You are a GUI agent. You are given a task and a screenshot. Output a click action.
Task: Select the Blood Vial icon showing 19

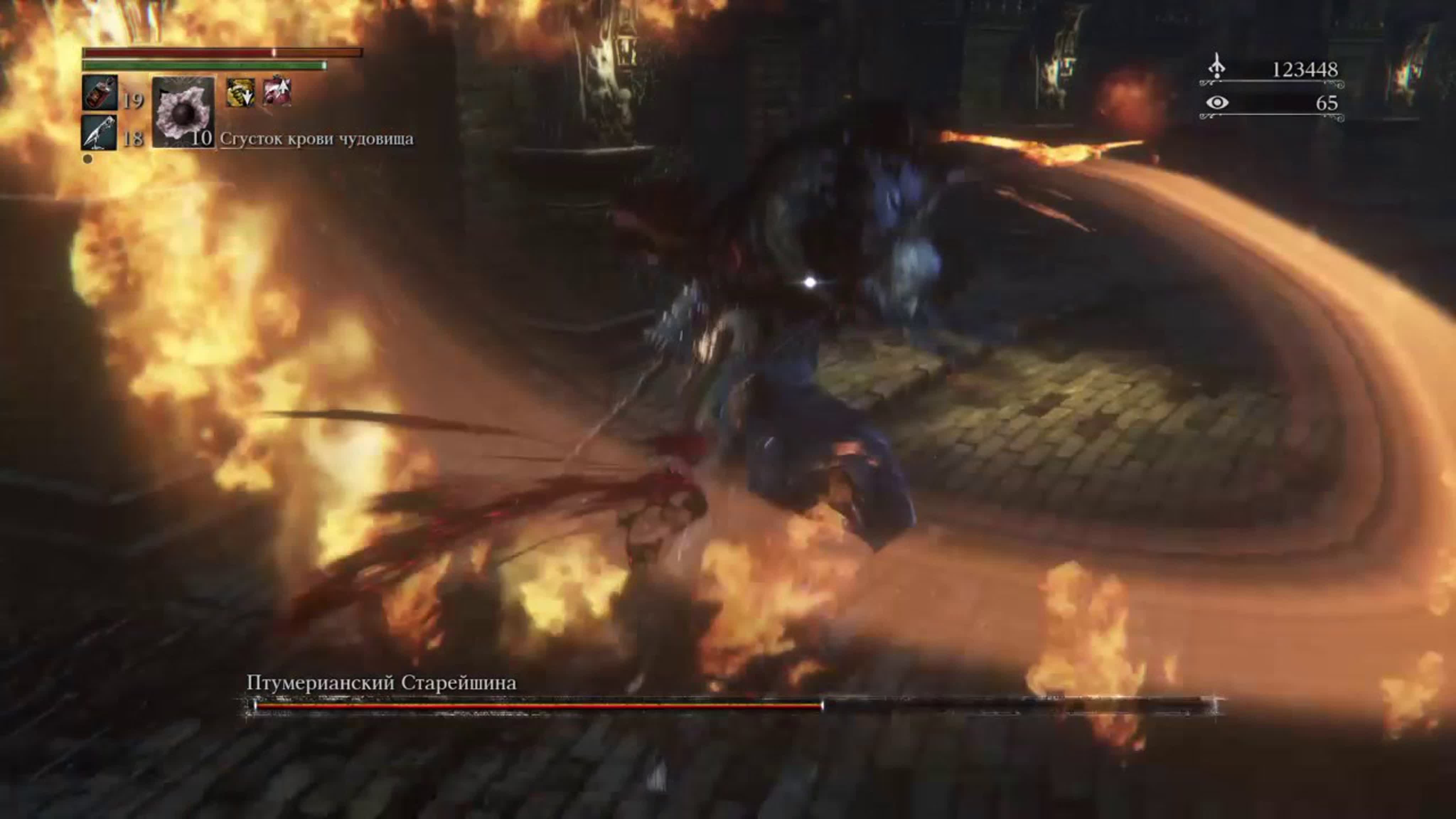100,93
